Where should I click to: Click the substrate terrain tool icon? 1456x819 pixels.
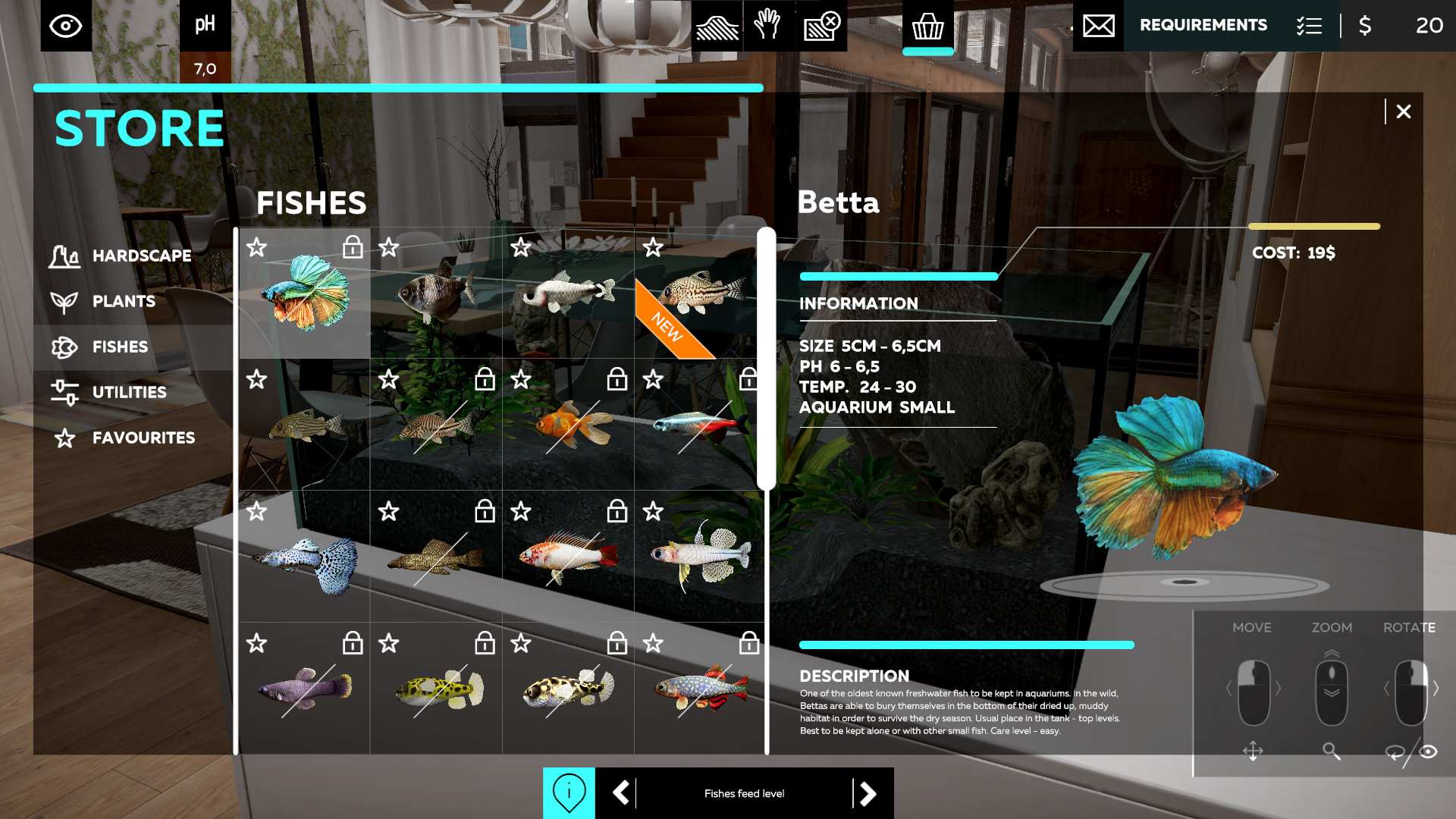[x=717, y=27]
